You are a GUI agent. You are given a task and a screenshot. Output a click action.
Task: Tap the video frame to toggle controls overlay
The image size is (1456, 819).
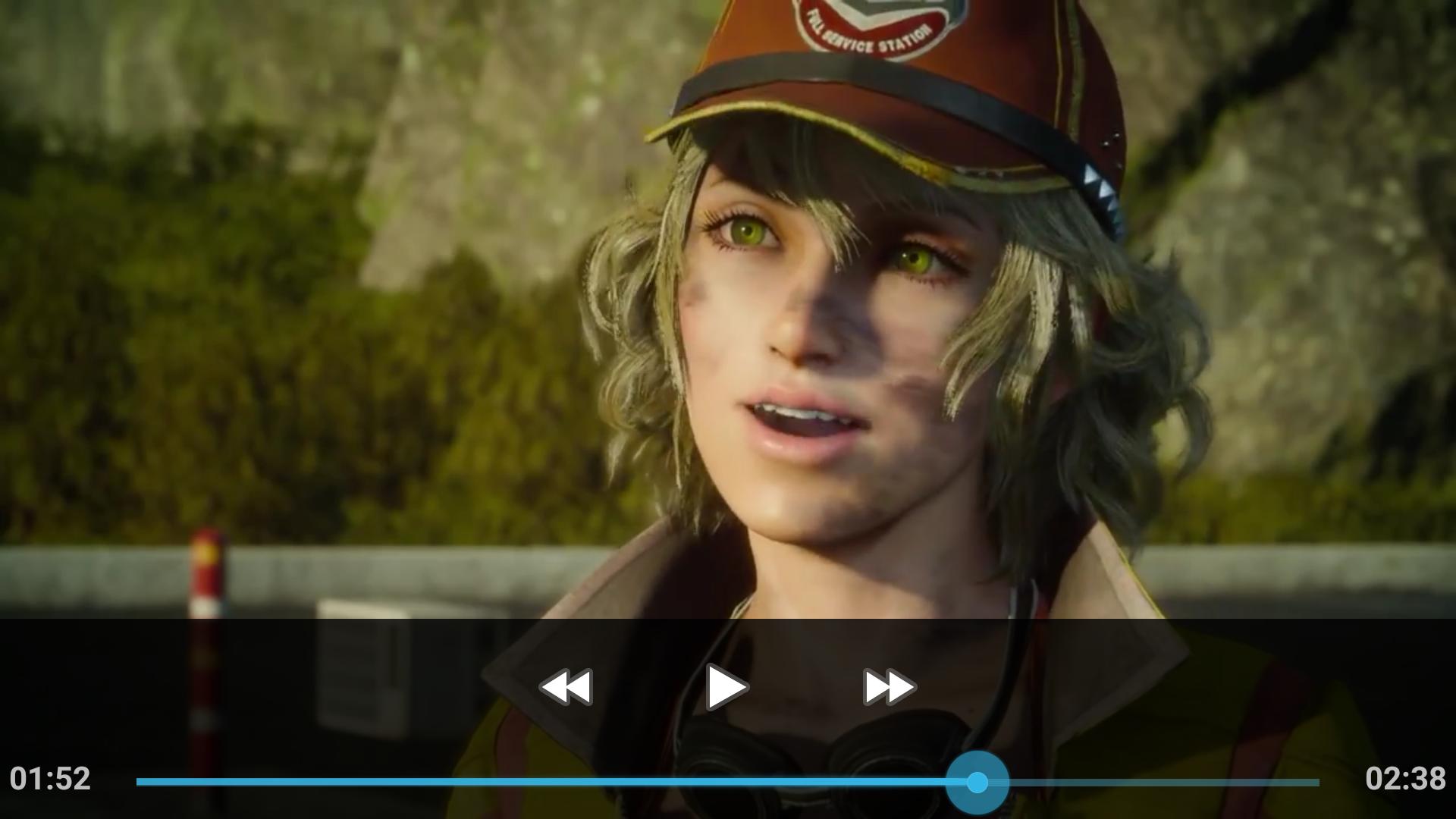(x=728, y=303)
